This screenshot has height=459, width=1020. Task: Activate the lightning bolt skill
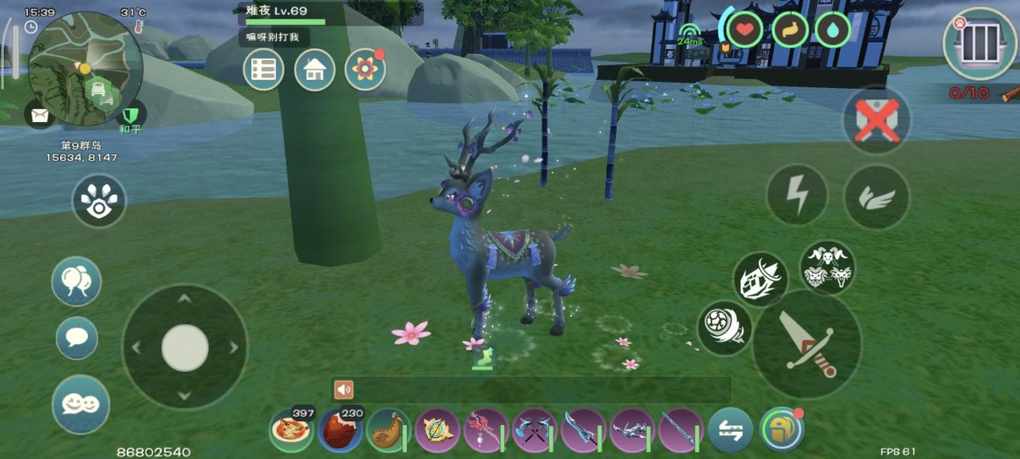click(797, 195)
